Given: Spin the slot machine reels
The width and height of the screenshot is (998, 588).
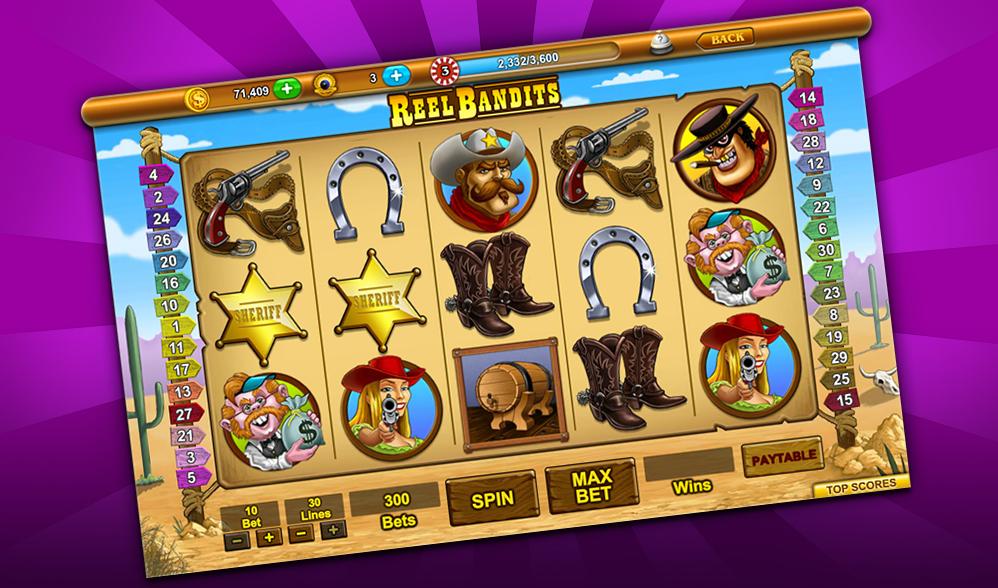Looking at the screenshot, I should coord(490,494).
